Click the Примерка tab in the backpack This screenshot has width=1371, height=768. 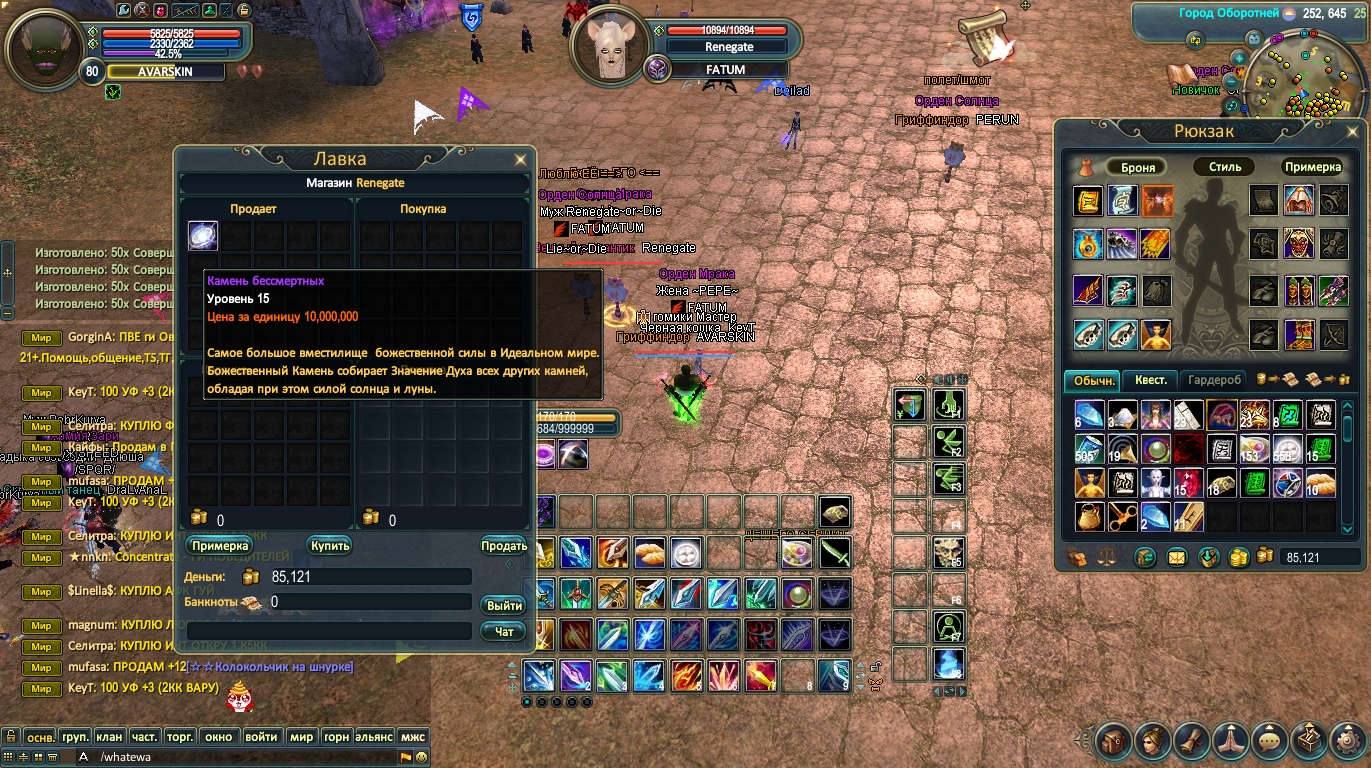click(1312, 167)
